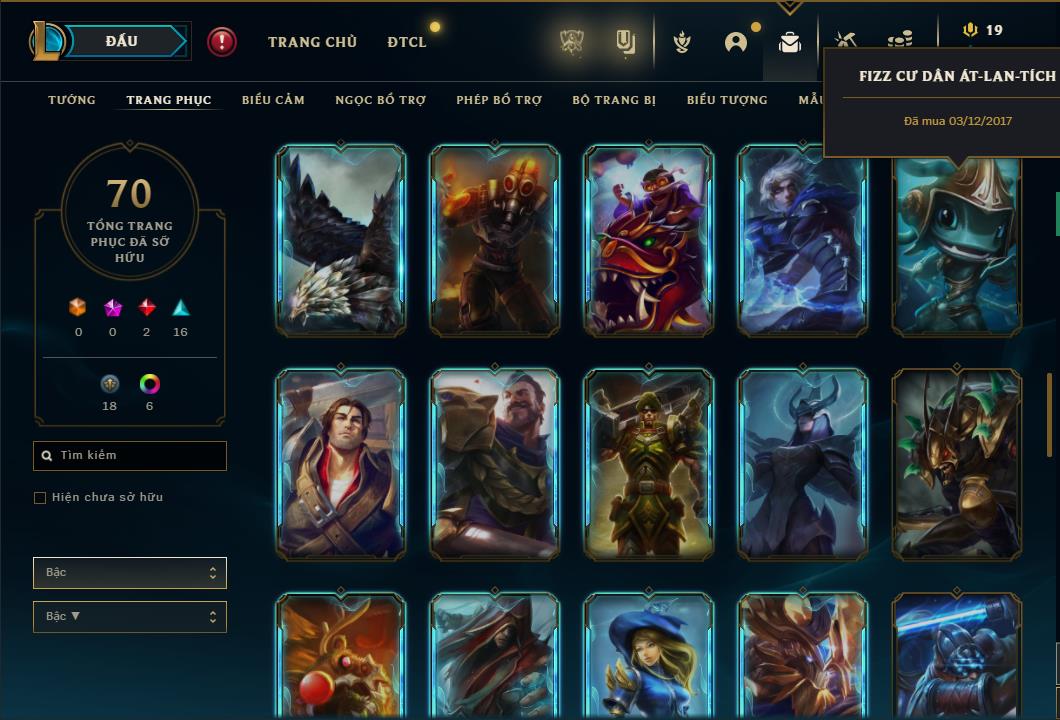Screen dimensions: 1060x720
Task: Open the ĐTCL section
Action: click(x=407, y=42)
